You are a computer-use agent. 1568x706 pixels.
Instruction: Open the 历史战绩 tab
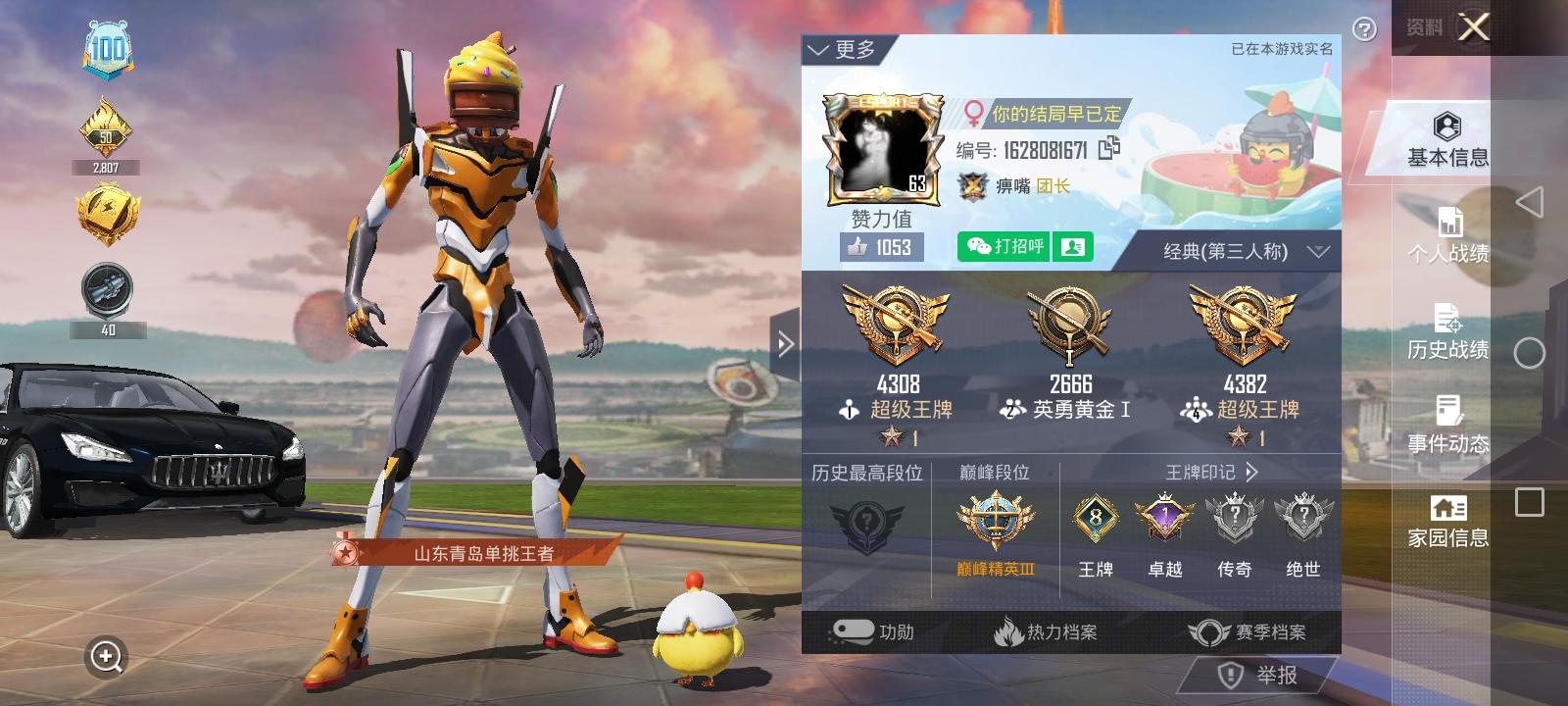click(1447, 333)
